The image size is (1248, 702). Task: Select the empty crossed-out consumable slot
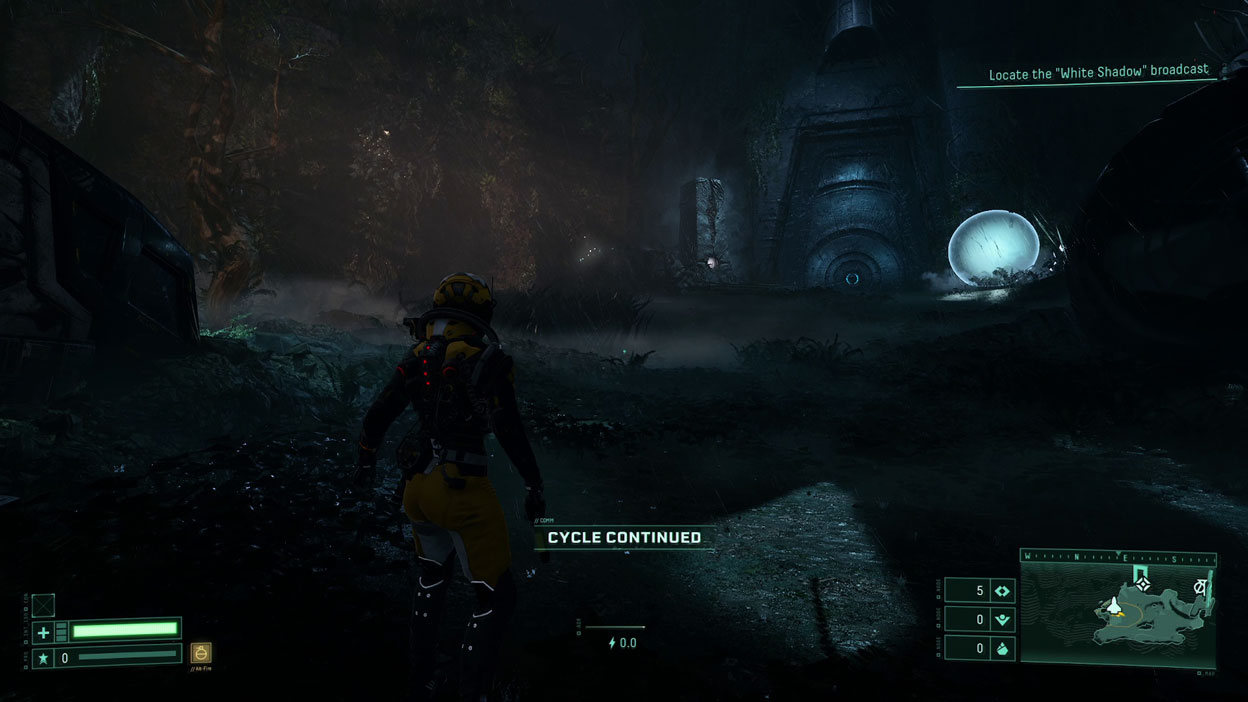tap(43, 605)
